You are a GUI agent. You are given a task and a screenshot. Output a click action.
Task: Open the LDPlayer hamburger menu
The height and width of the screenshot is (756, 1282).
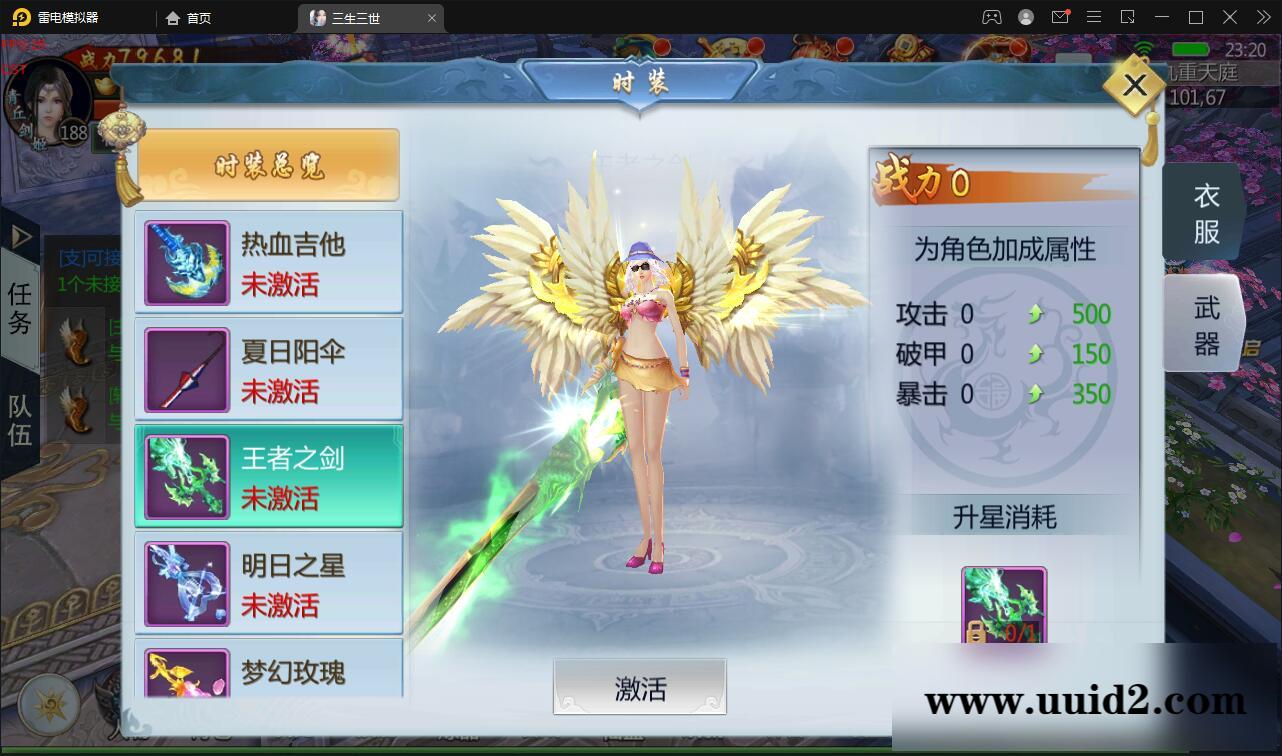click(x=1093, y=17)
